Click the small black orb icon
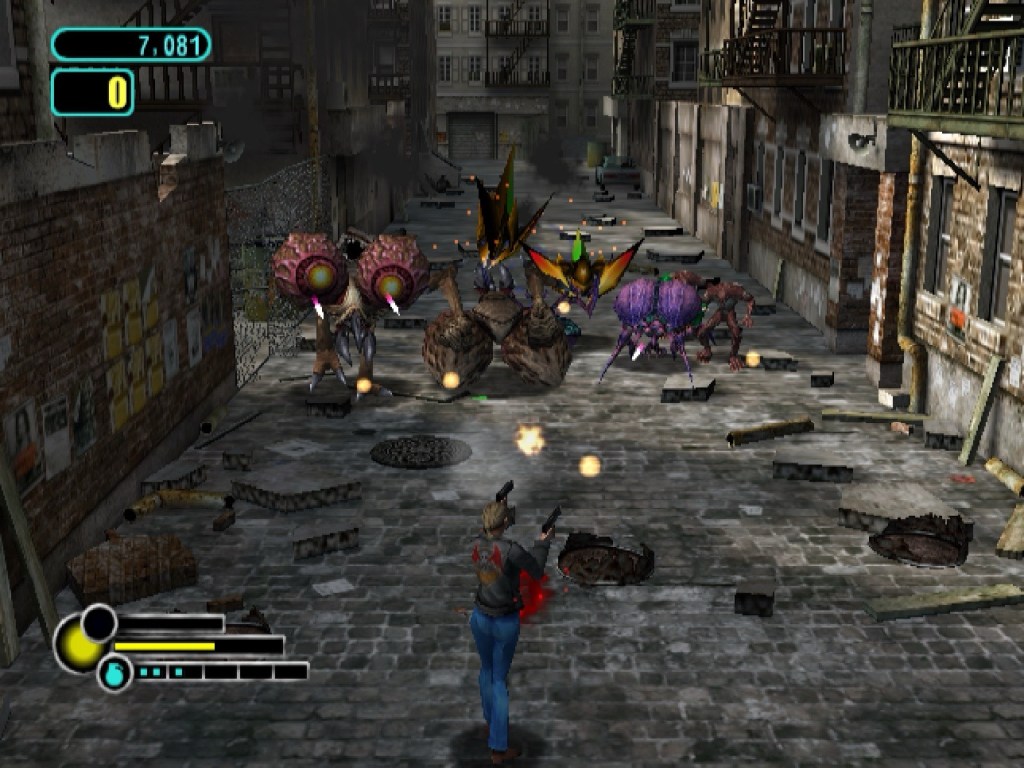The height and width of the screenshot is (768, 1024). 99,622
